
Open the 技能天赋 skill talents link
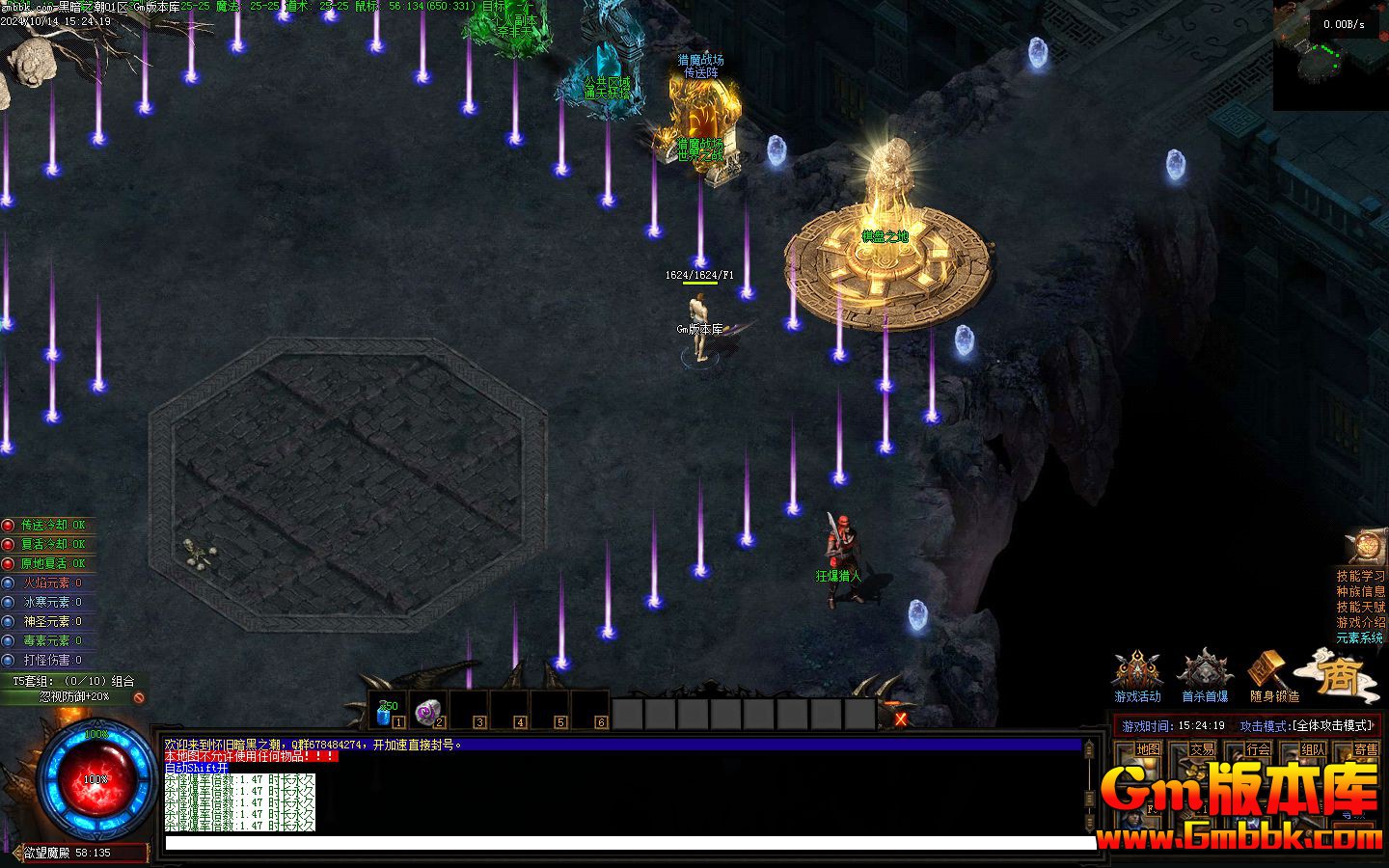(1360, 607)
